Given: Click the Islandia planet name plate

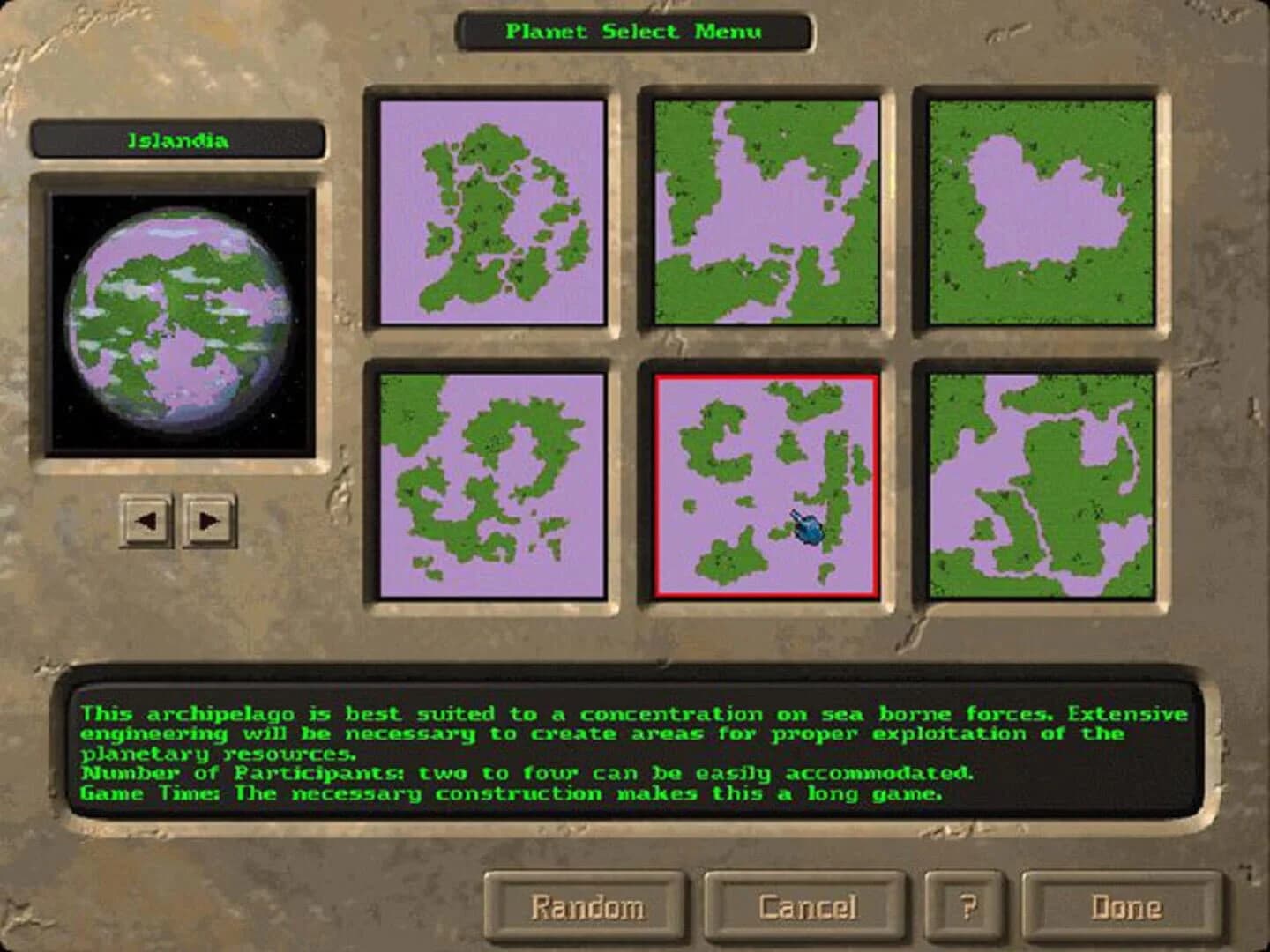Looking at the screenshot, I should tap(181, 138).
